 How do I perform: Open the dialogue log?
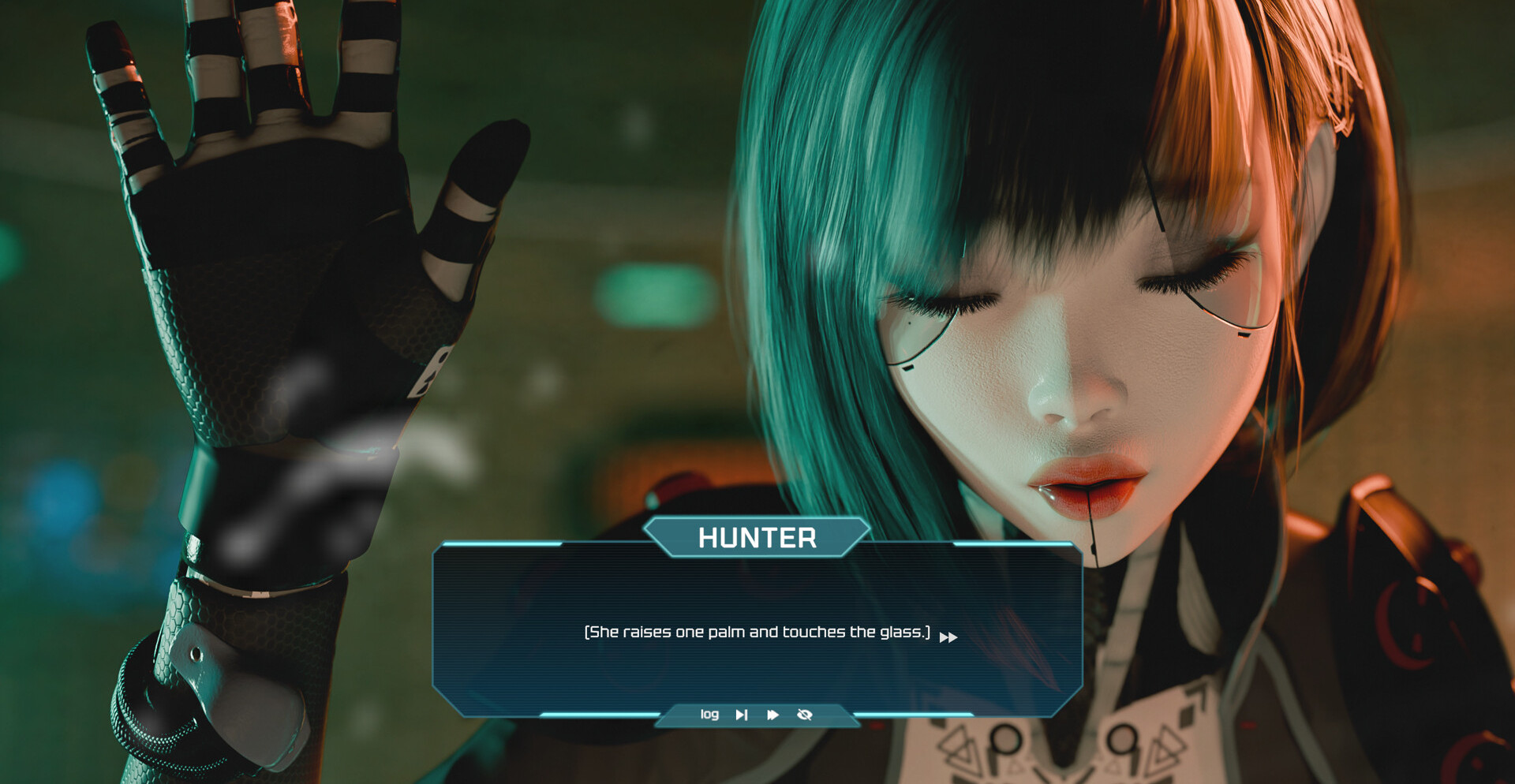tap(709, 715)
